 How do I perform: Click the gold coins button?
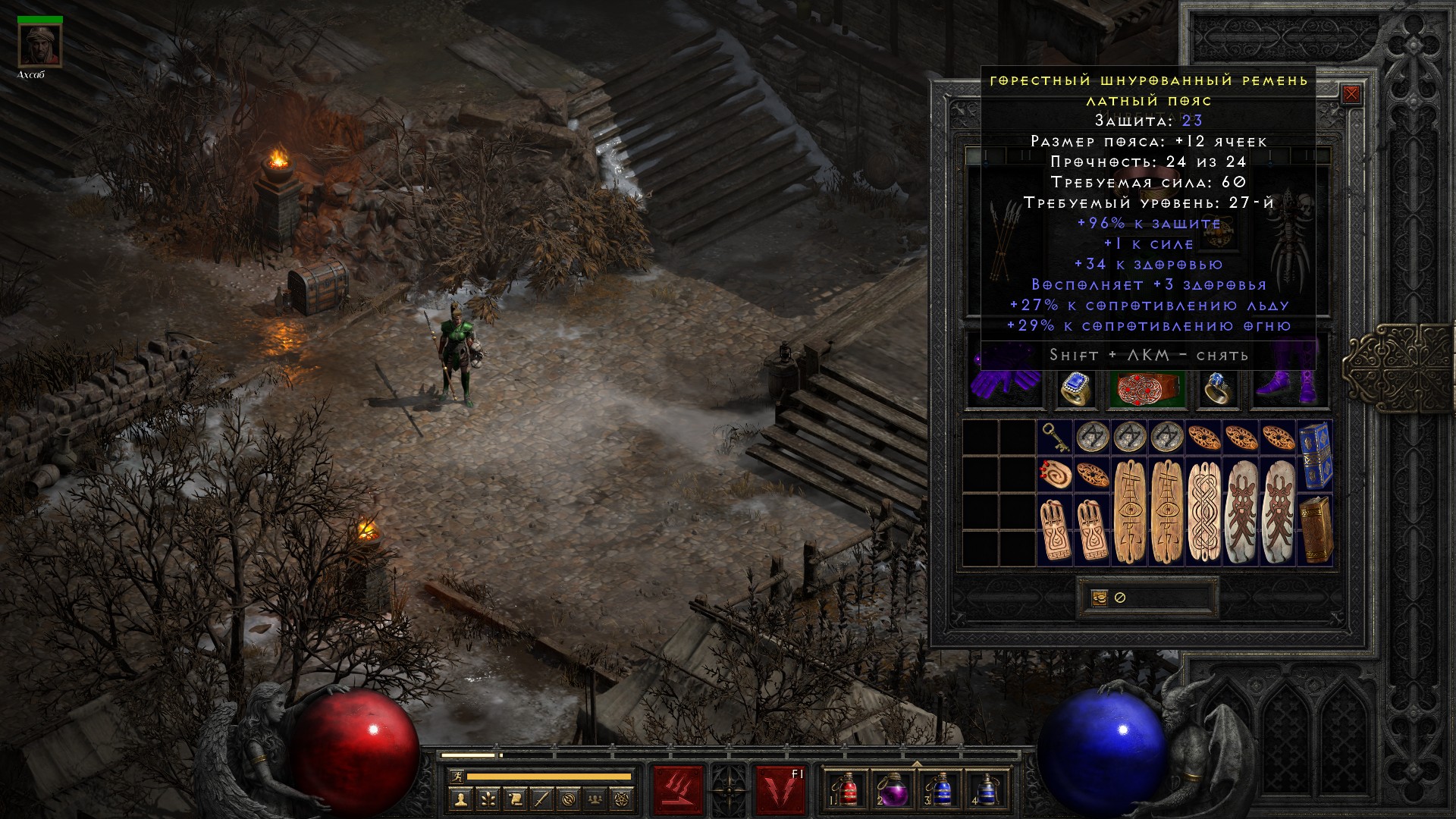(1100, 598)
